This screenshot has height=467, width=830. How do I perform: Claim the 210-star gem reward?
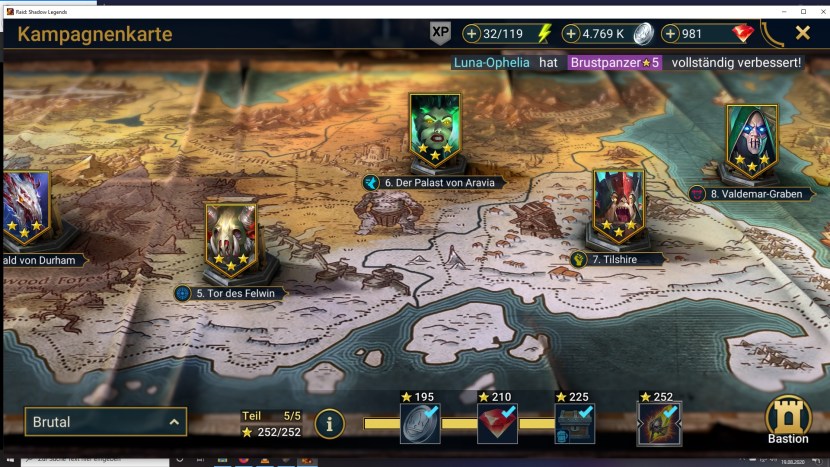(497, 424)
